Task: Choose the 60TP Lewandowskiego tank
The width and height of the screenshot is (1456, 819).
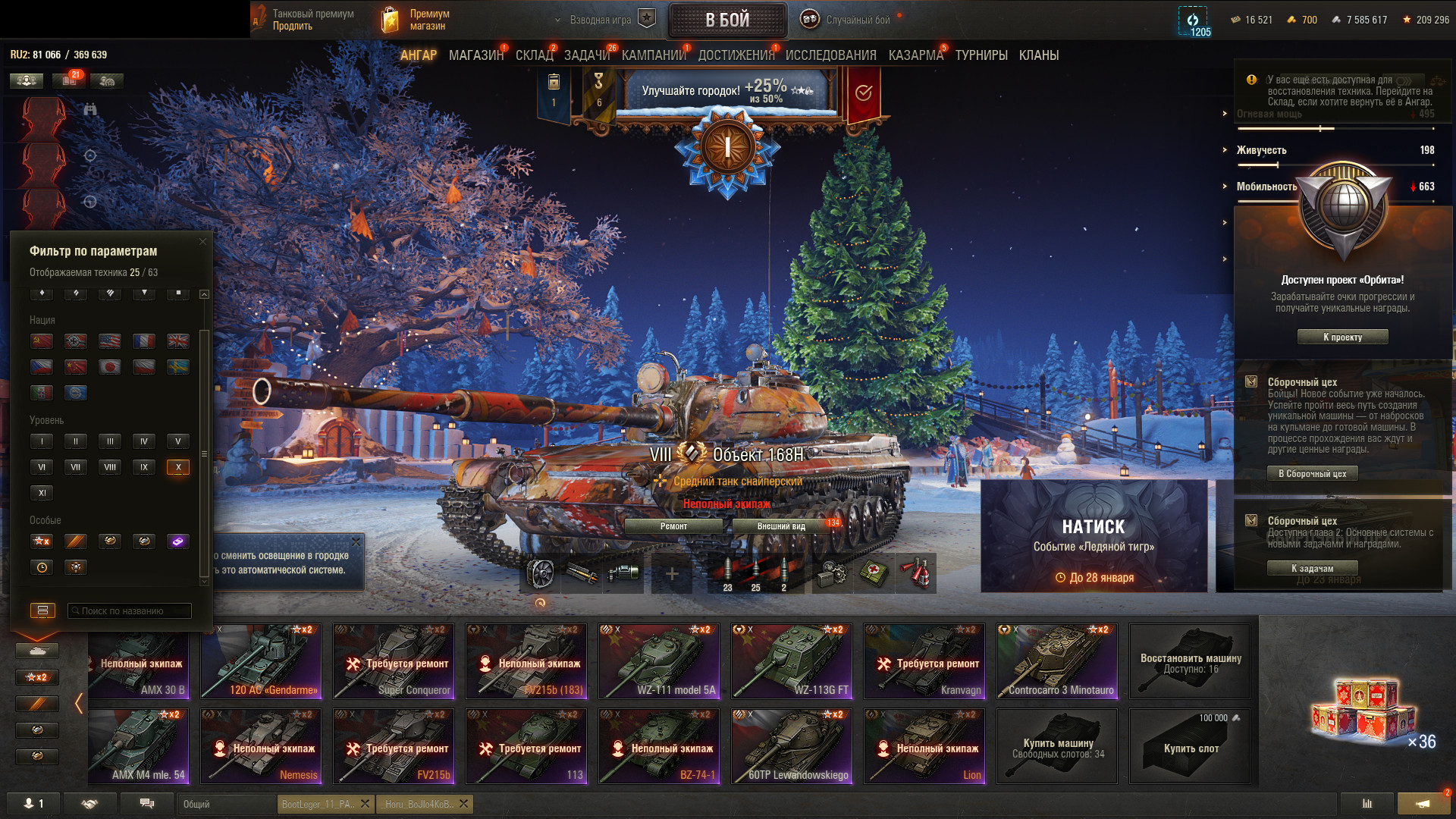Action: (x=791, y=746)
